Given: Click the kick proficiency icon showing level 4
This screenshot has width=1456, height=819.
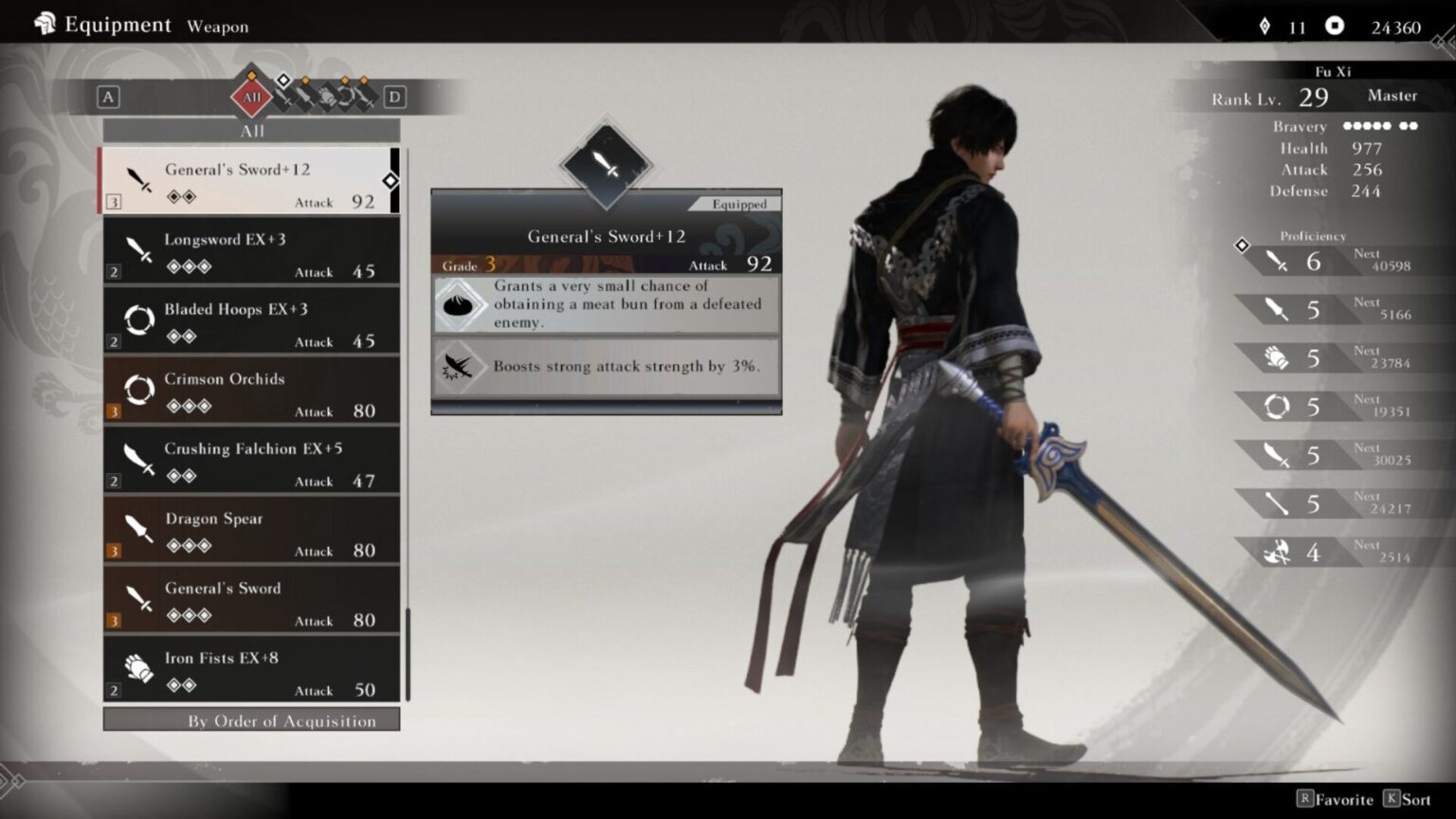Looking at the screenshot, I should click(x=1277, y=551).
